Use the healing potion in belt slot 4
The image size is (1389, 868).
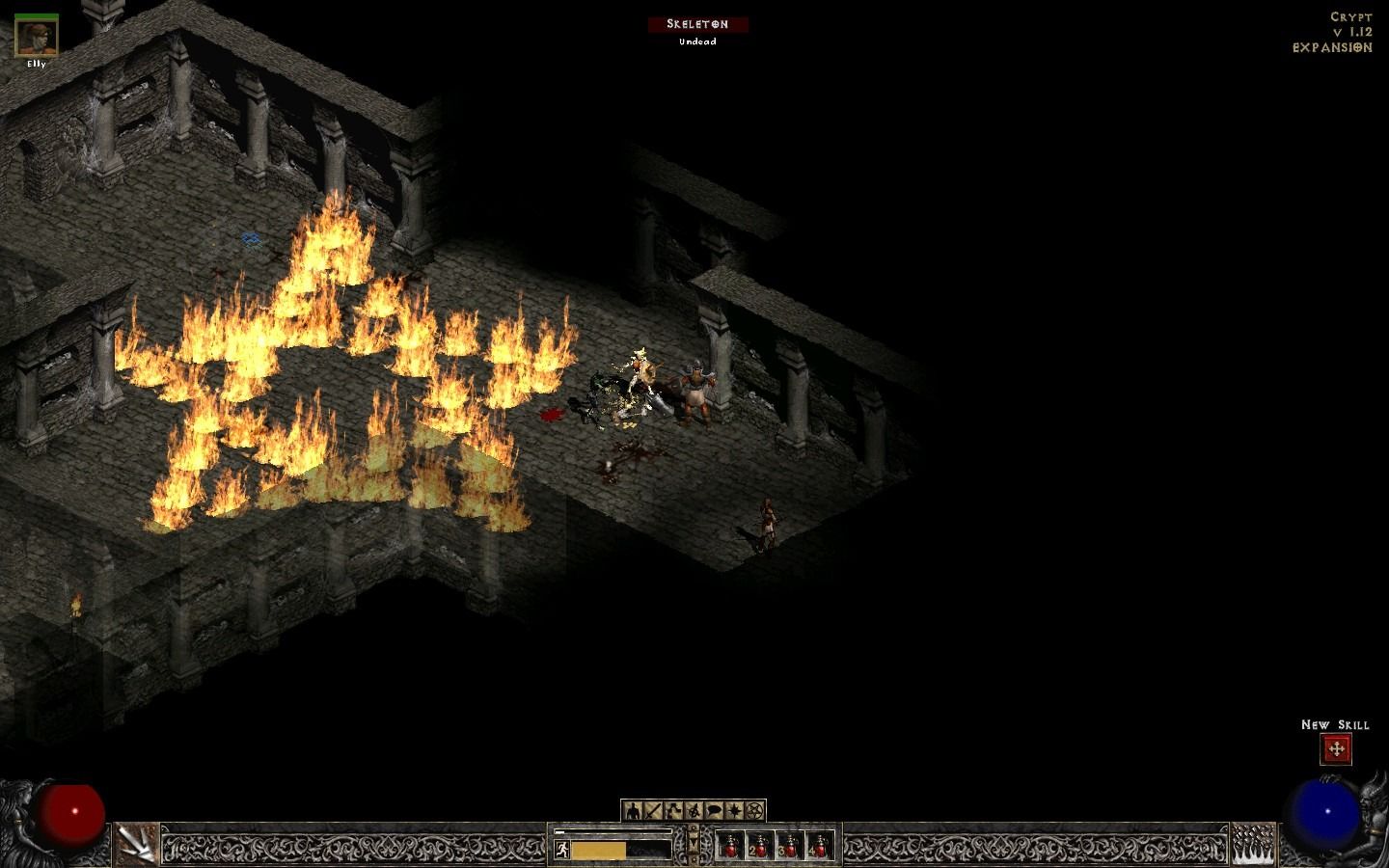819,846
